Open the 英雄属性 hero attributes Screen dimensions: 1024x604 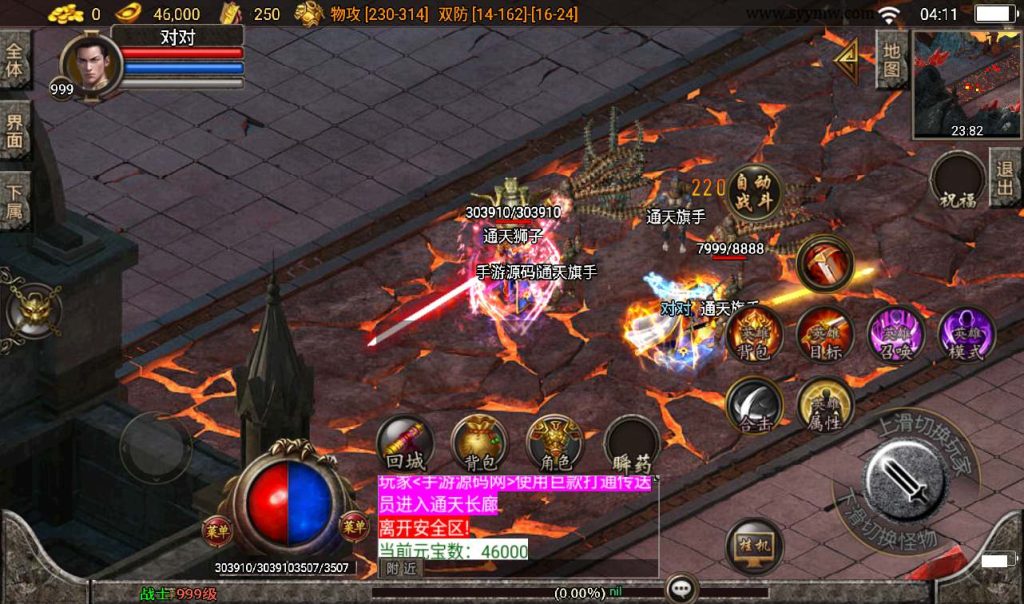pyautogui.click(x=825, y=405)
